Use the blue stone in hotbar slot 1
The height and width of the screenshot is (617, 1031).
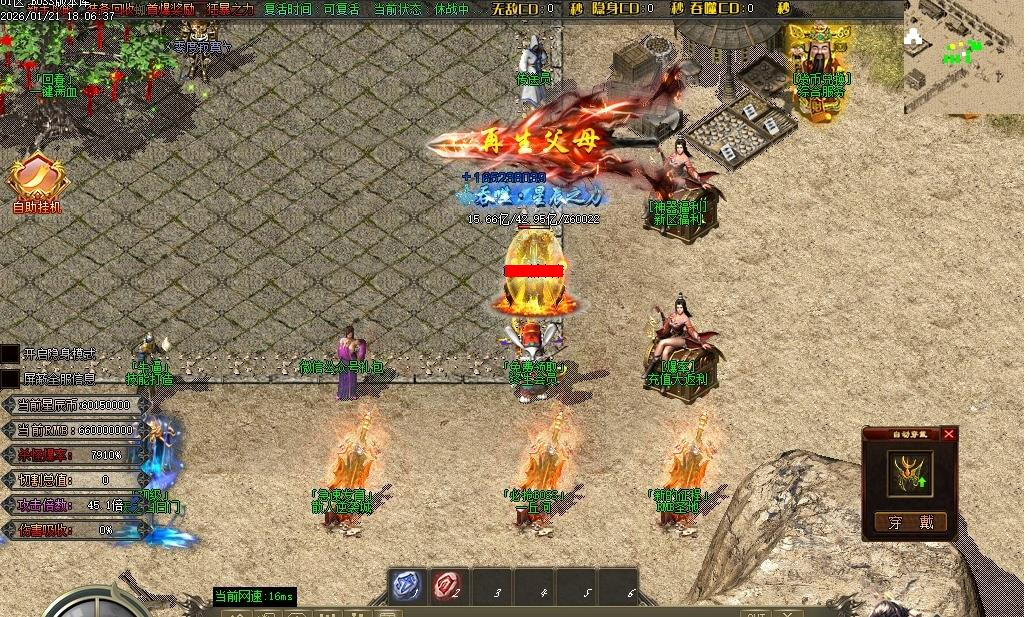click(407, 586)
